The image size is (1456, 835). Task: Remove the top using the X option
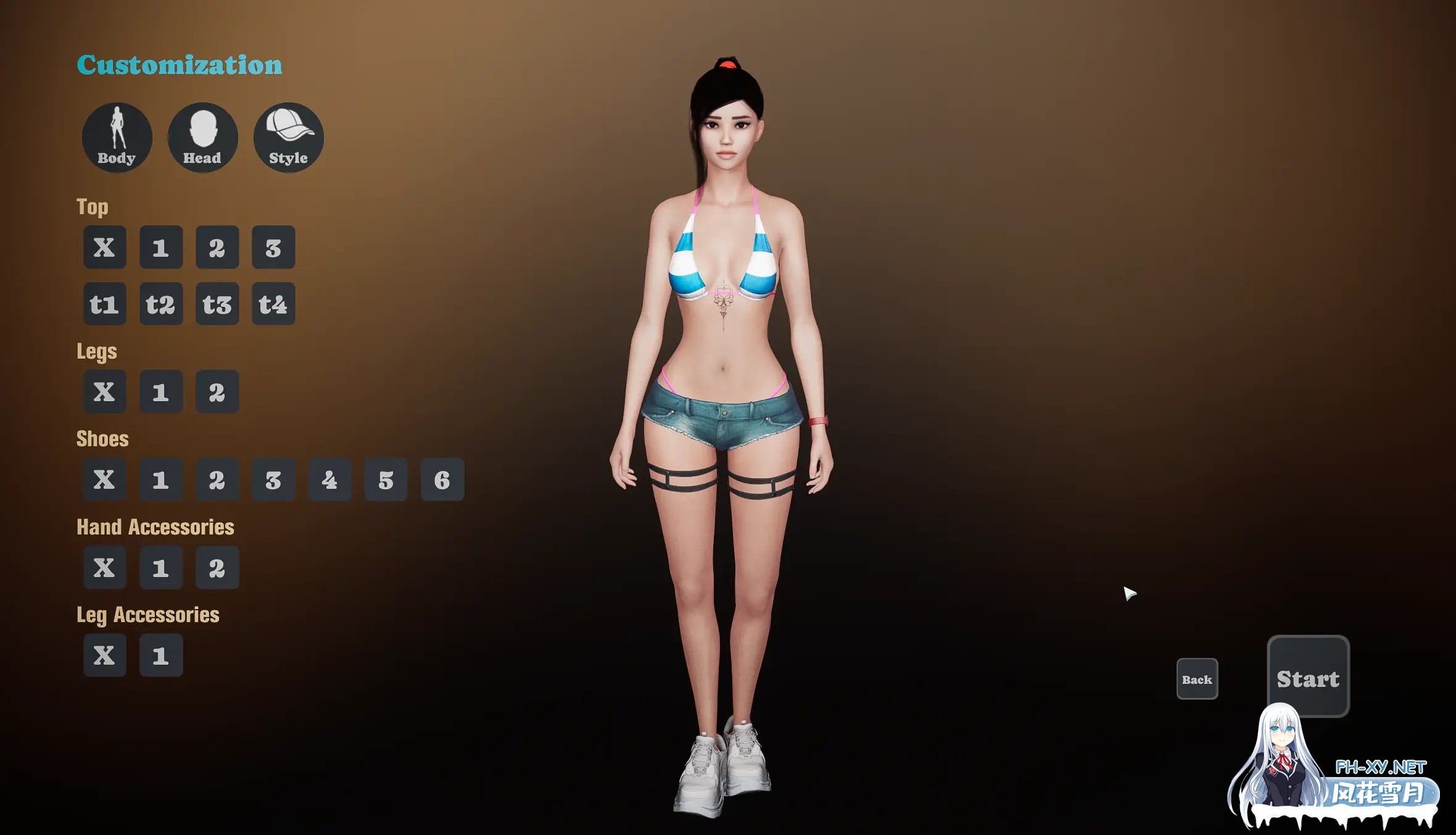(x=104, y=247)
